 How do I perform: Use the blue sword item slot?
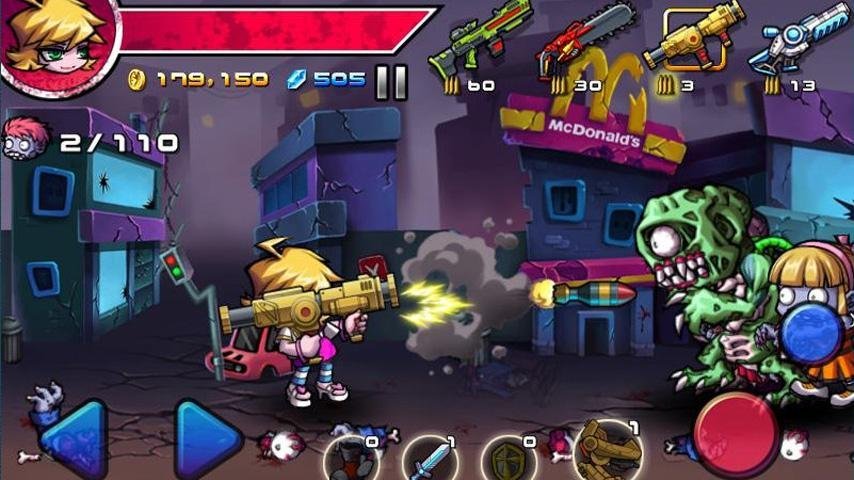point(431,460)
